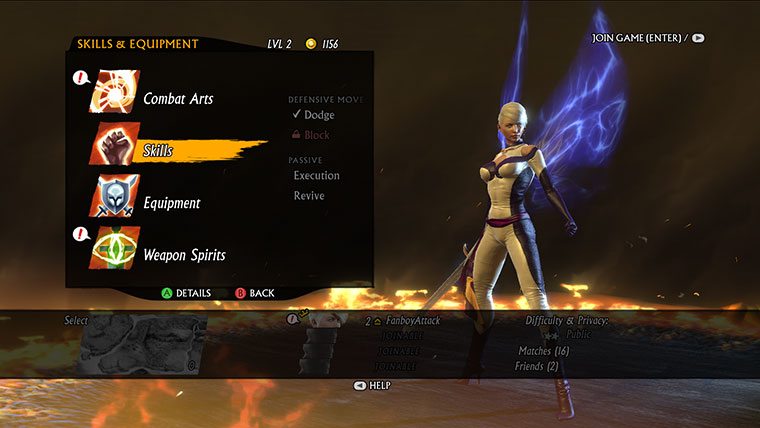Click the green Weapon Spirits icon
This screenshot has width=760, height=428.
pyautogui.click(x=115, y=249)
